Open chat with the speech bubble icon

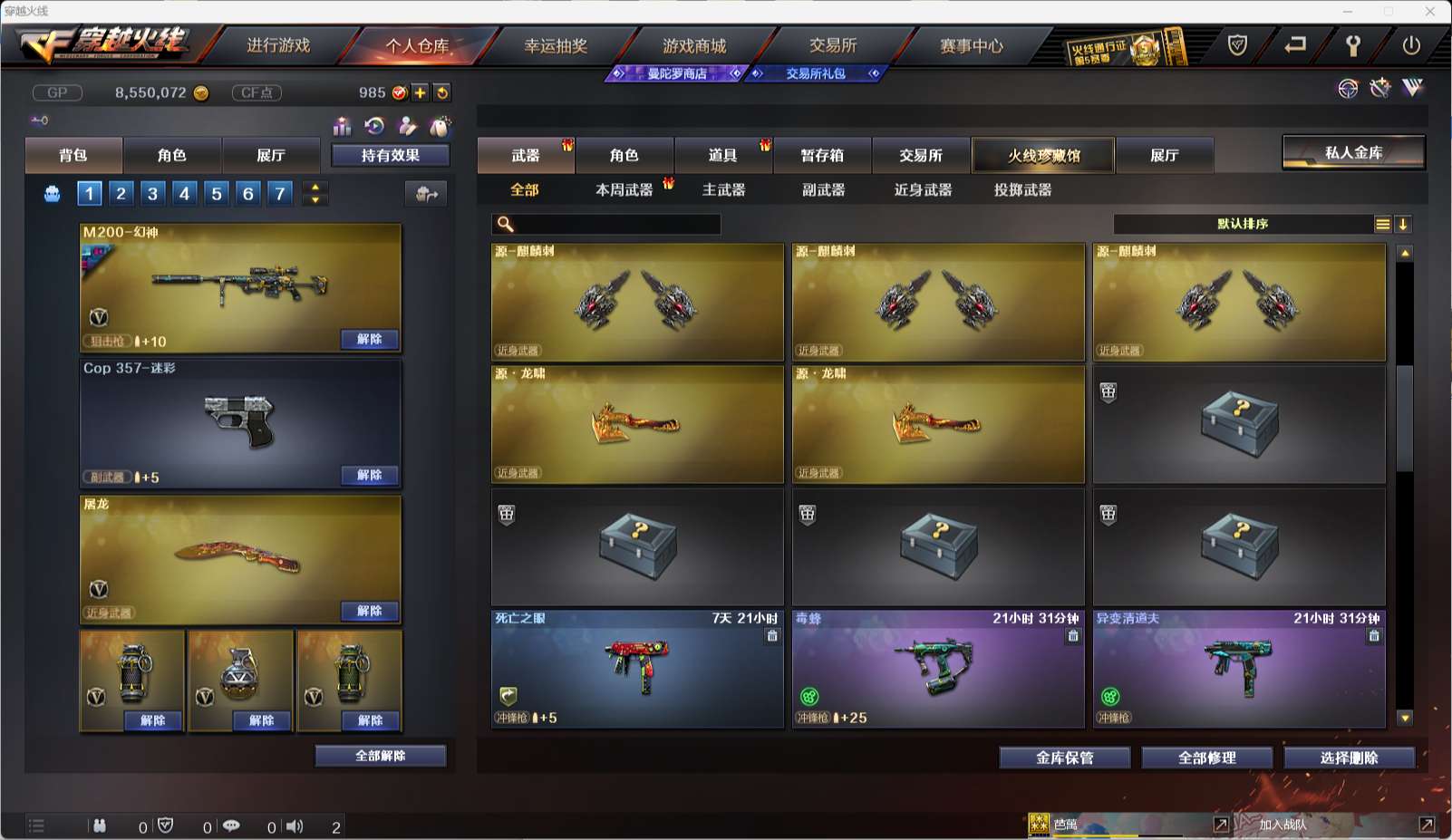(233, 826)
